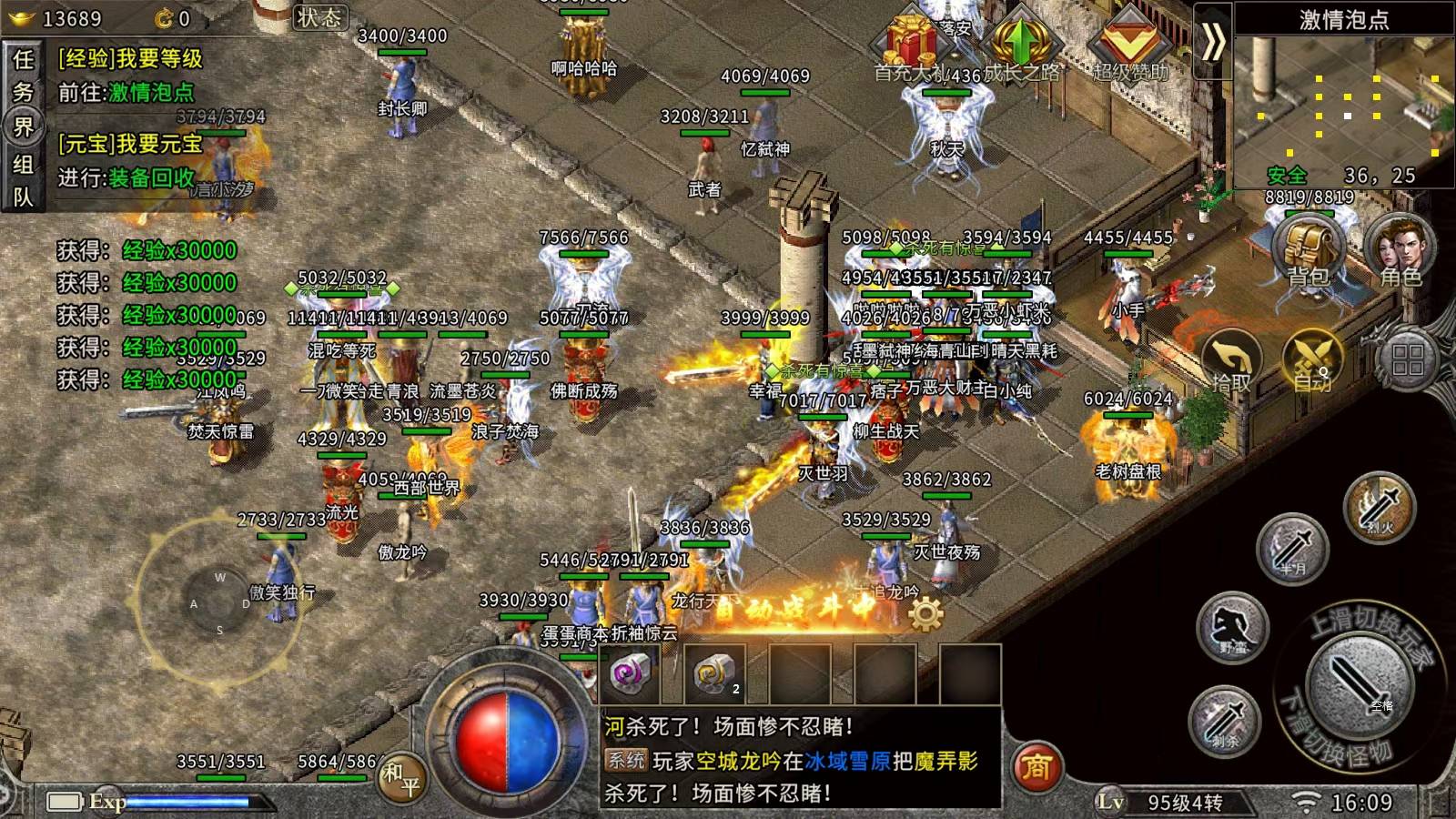Activate the 烈火 fire sword skill

pyautogui.click(x=1380, y=506)
